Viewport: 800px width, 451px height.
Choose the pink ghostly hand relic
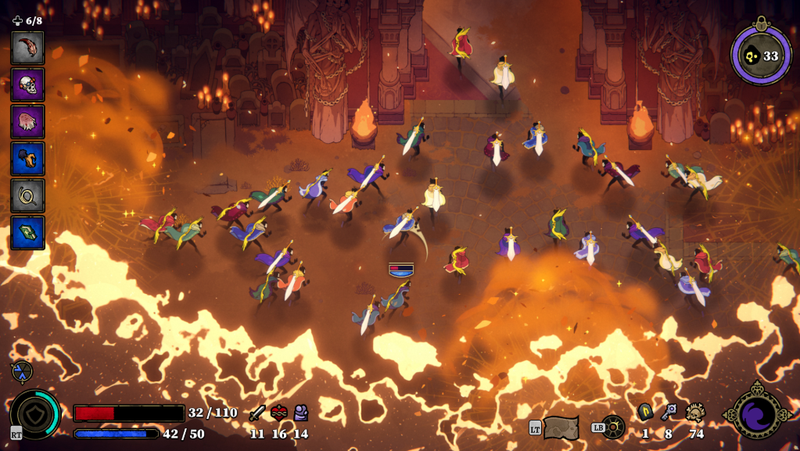(x=27, y=121)
